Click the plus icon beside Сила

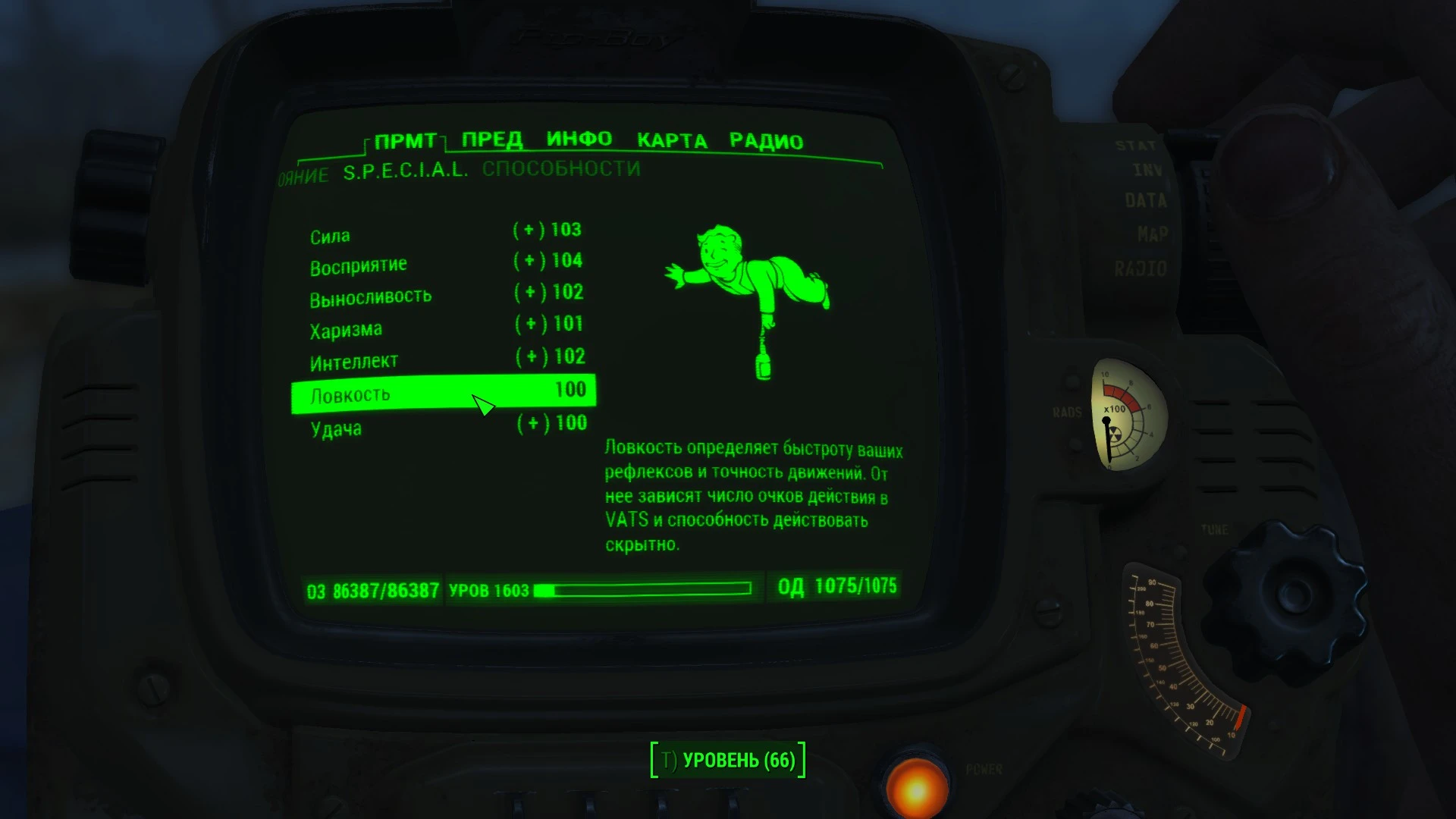click(x=529, y=229)
